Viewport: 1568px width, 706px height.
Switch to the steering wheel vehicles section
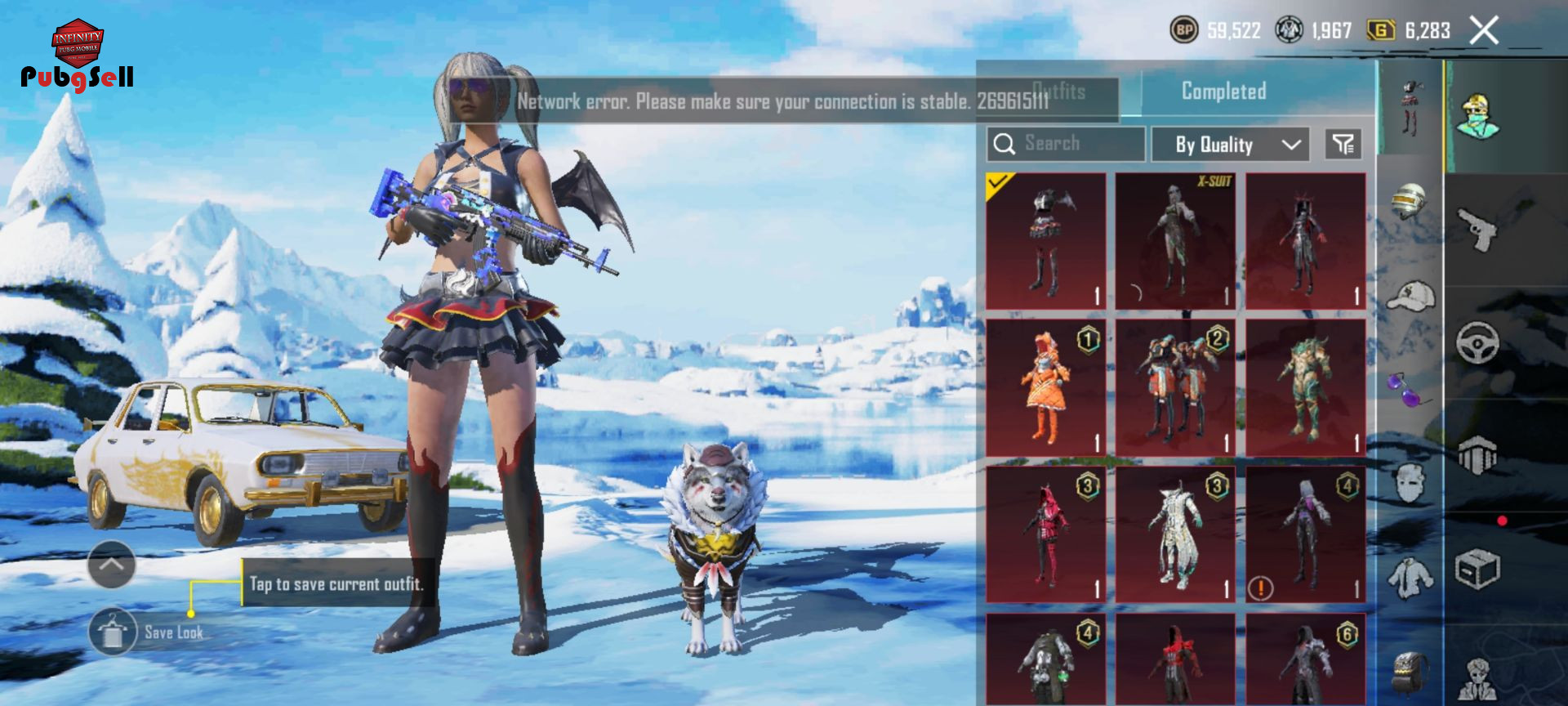[1477, 342]
